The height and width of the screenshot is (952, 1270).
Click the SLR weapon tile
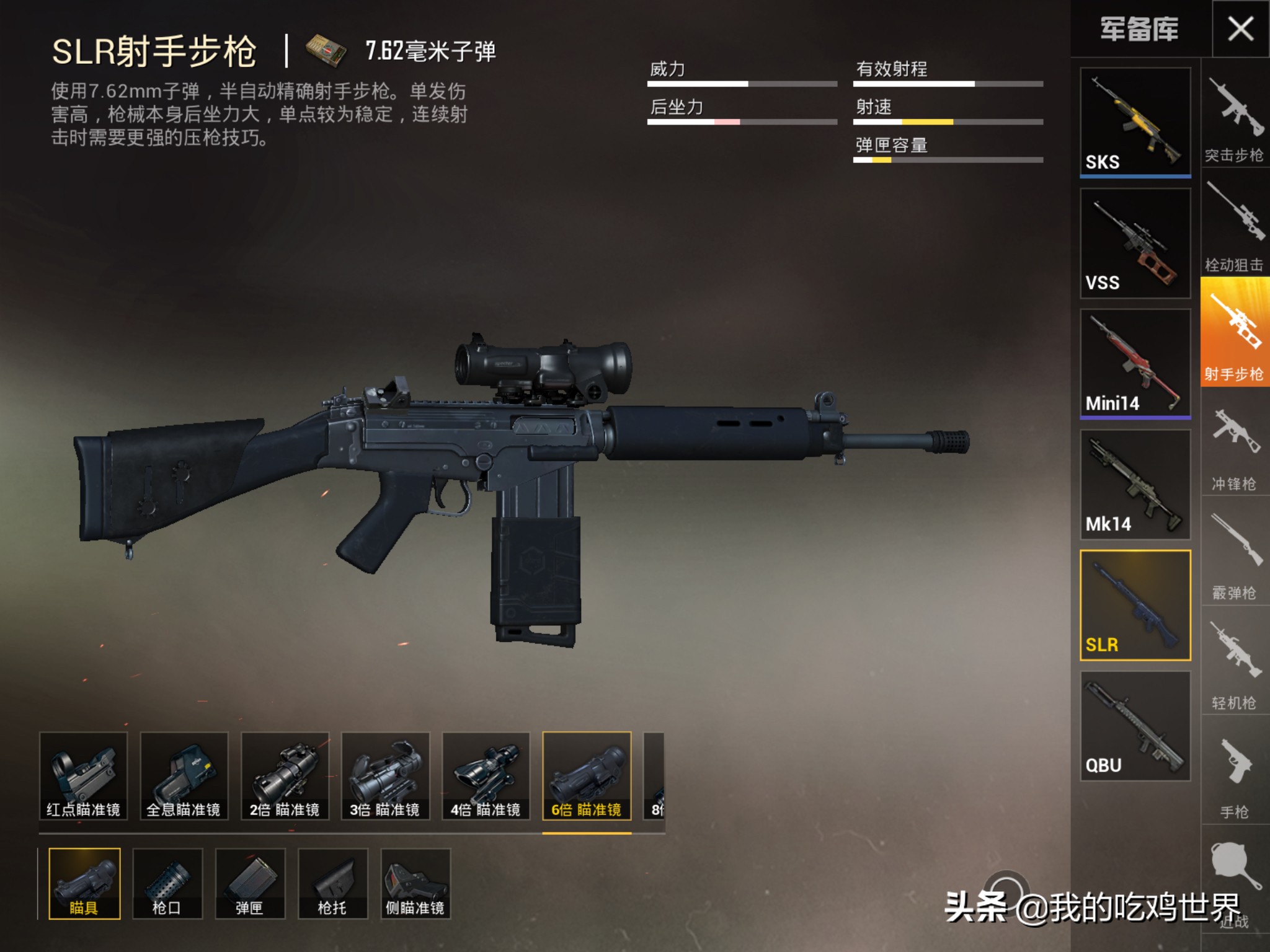pyautogui.click(x=1135, y=605)
